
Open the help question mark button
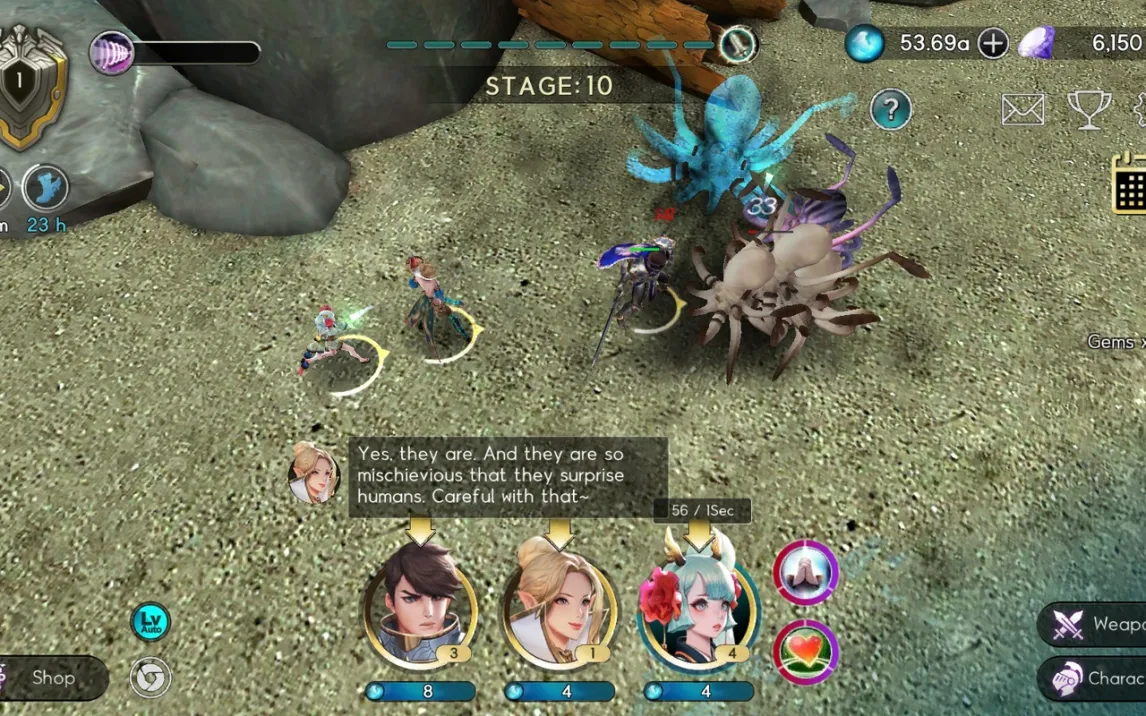(x=890, y=110)
